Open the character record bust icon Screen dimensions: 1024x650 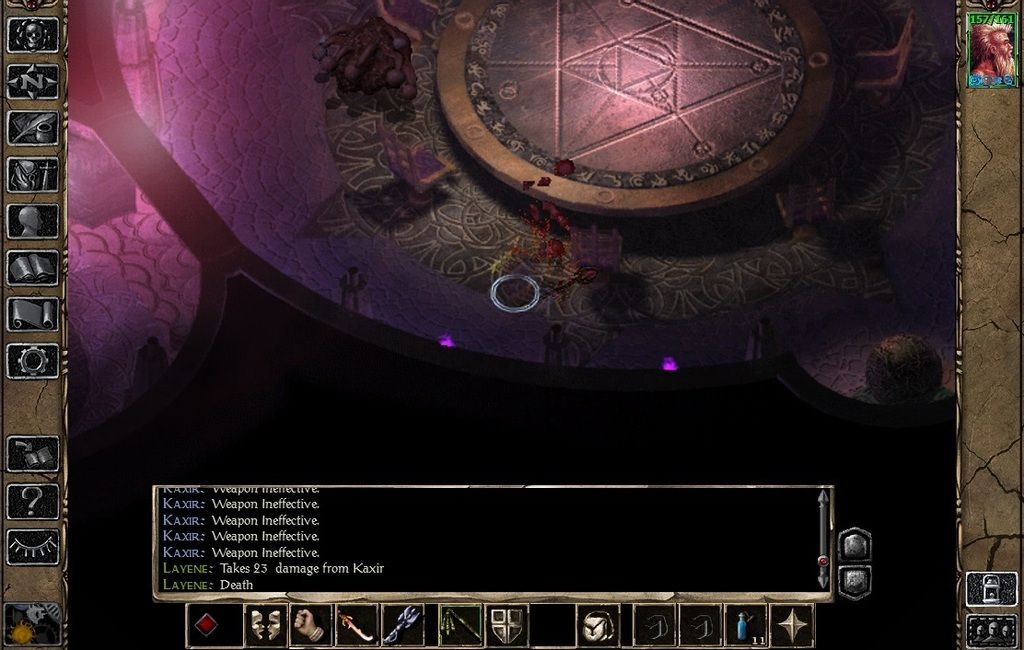pyautogui.click(x=33, y=221)
